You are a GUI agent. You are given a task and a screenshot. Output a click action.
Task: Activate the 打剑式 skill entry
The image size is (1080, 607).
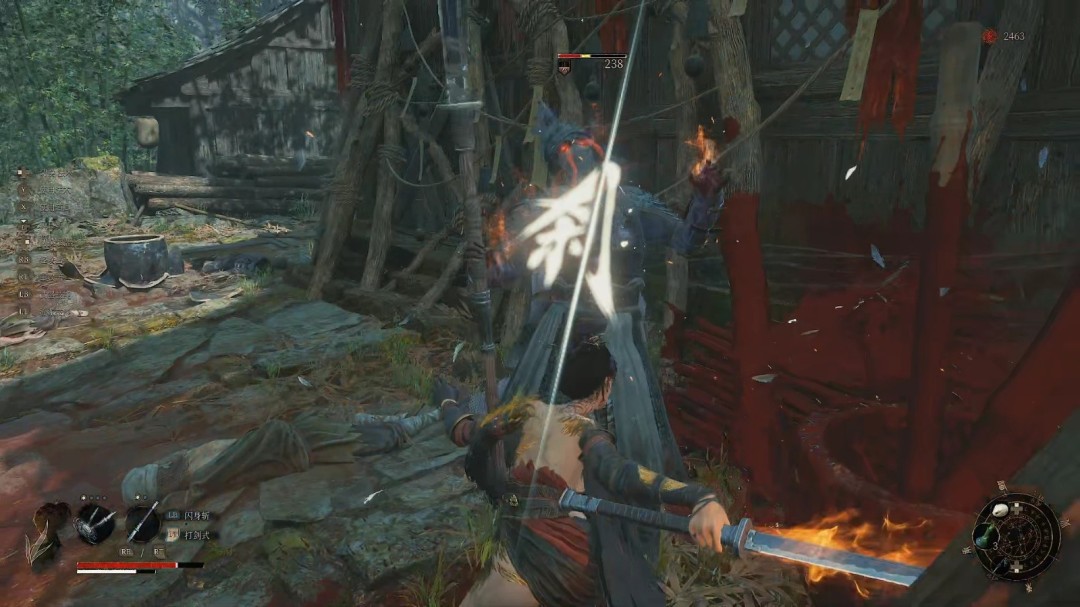coord(195,534)
